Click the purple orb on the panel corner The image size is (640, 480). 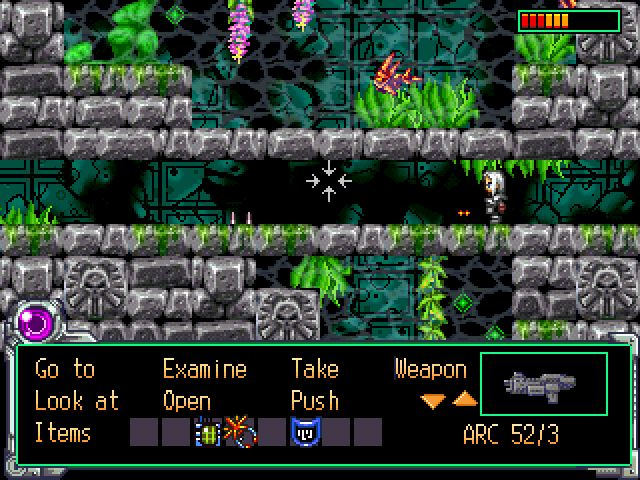coord(36,323)
